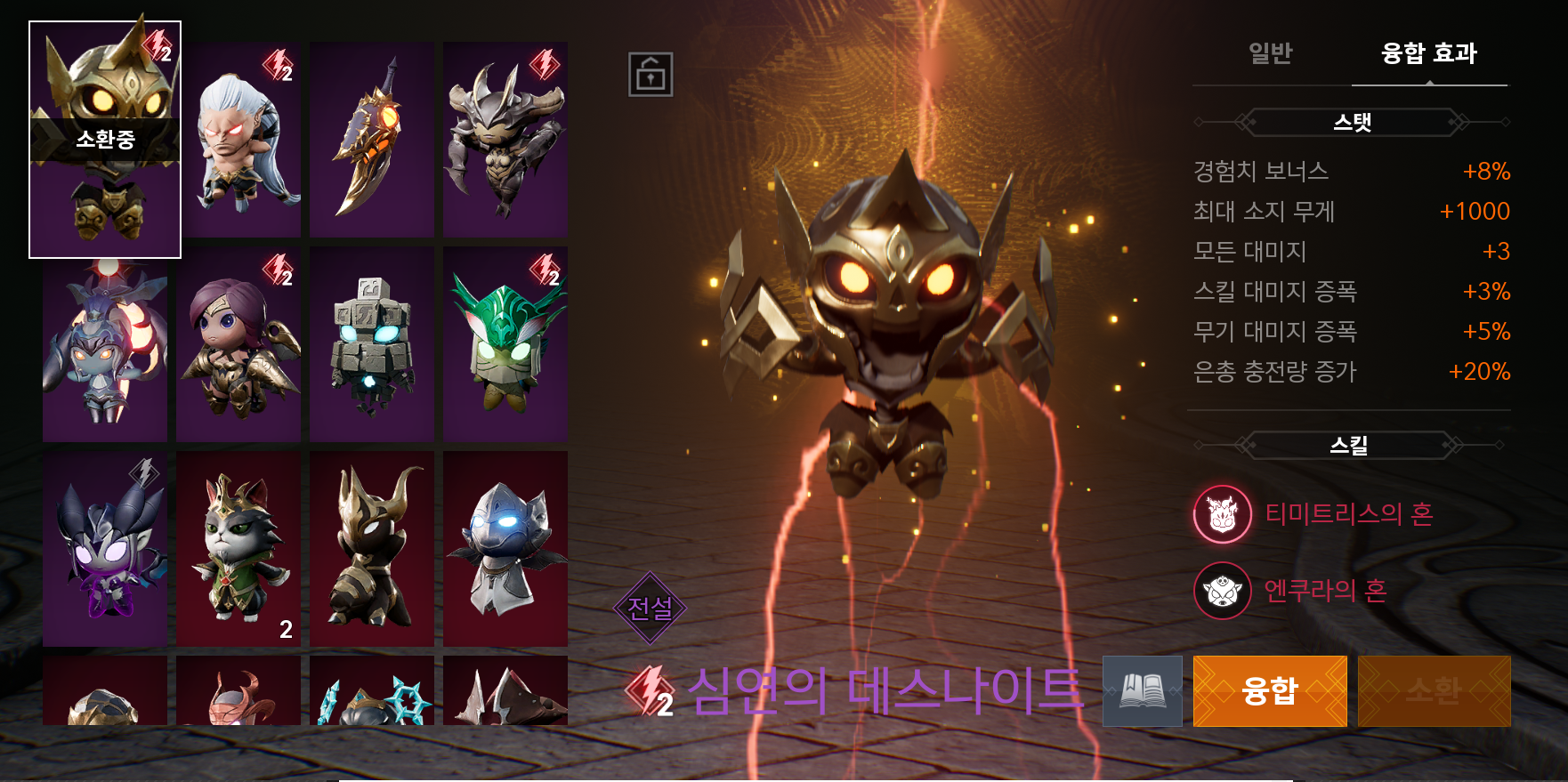Choose the white-haired red-eyed character card
1568x782 pixels.
point(238,140)
